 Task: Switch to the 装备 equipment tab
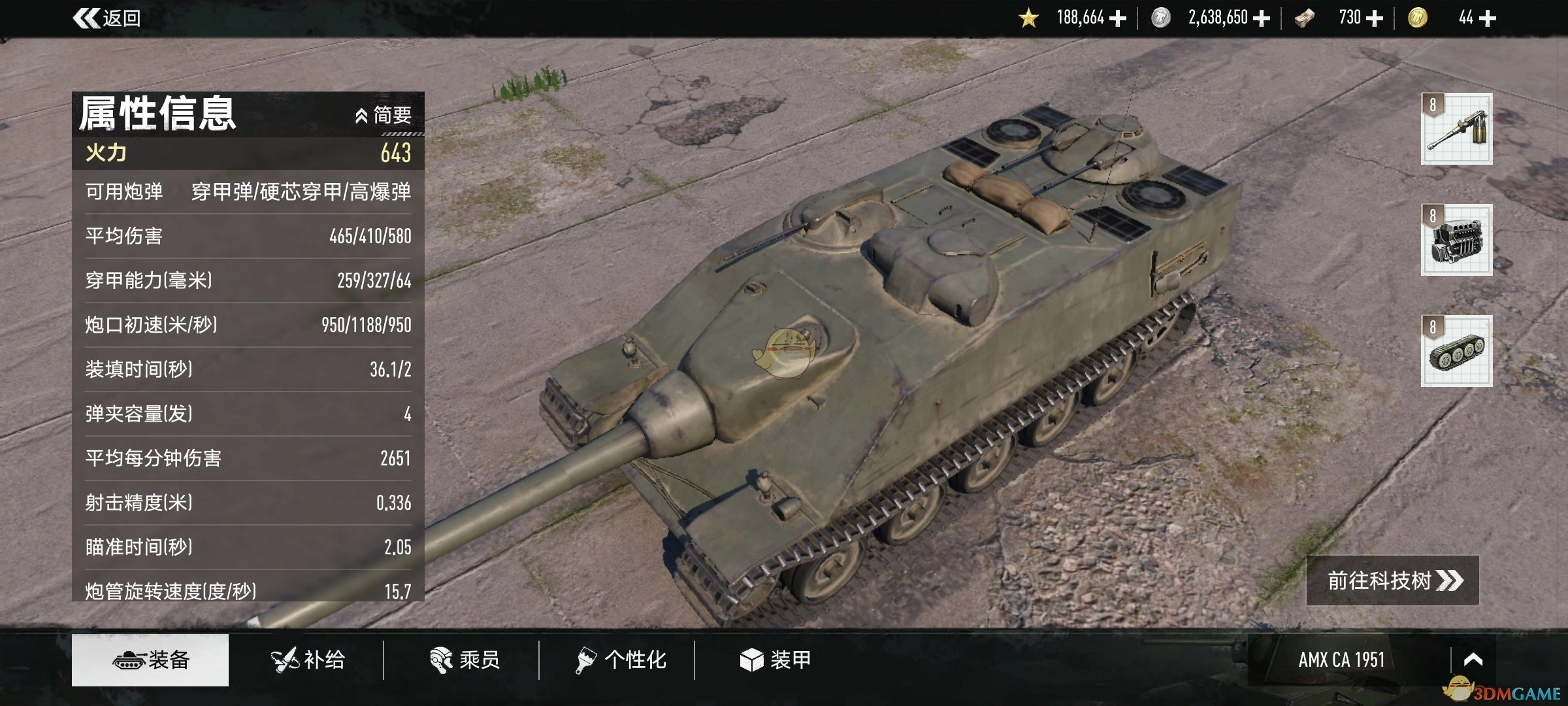pyautogui.click(x=150, y=660)
